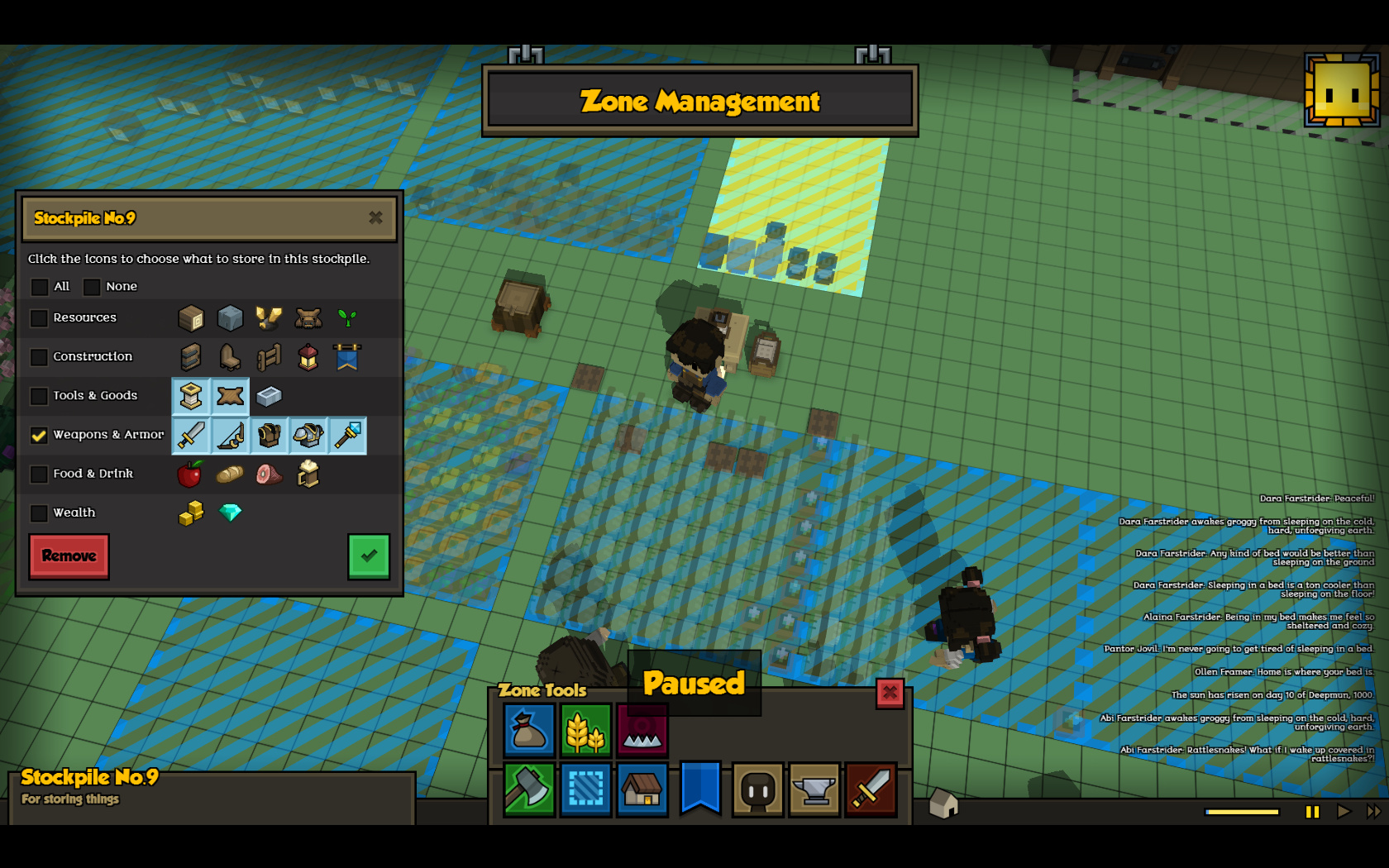This screenshot has height=868, width=1389.
Task: Confirm stockpile settings with green checkmark
Action: pos(369,556)
